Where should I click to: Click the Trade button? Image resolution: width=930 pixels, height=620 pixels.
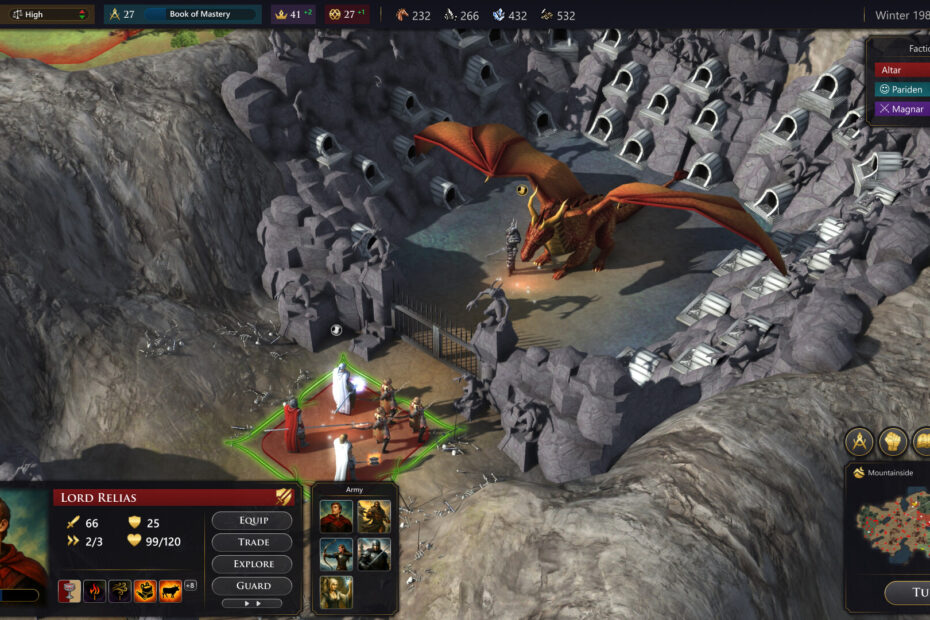click(252, 542)
